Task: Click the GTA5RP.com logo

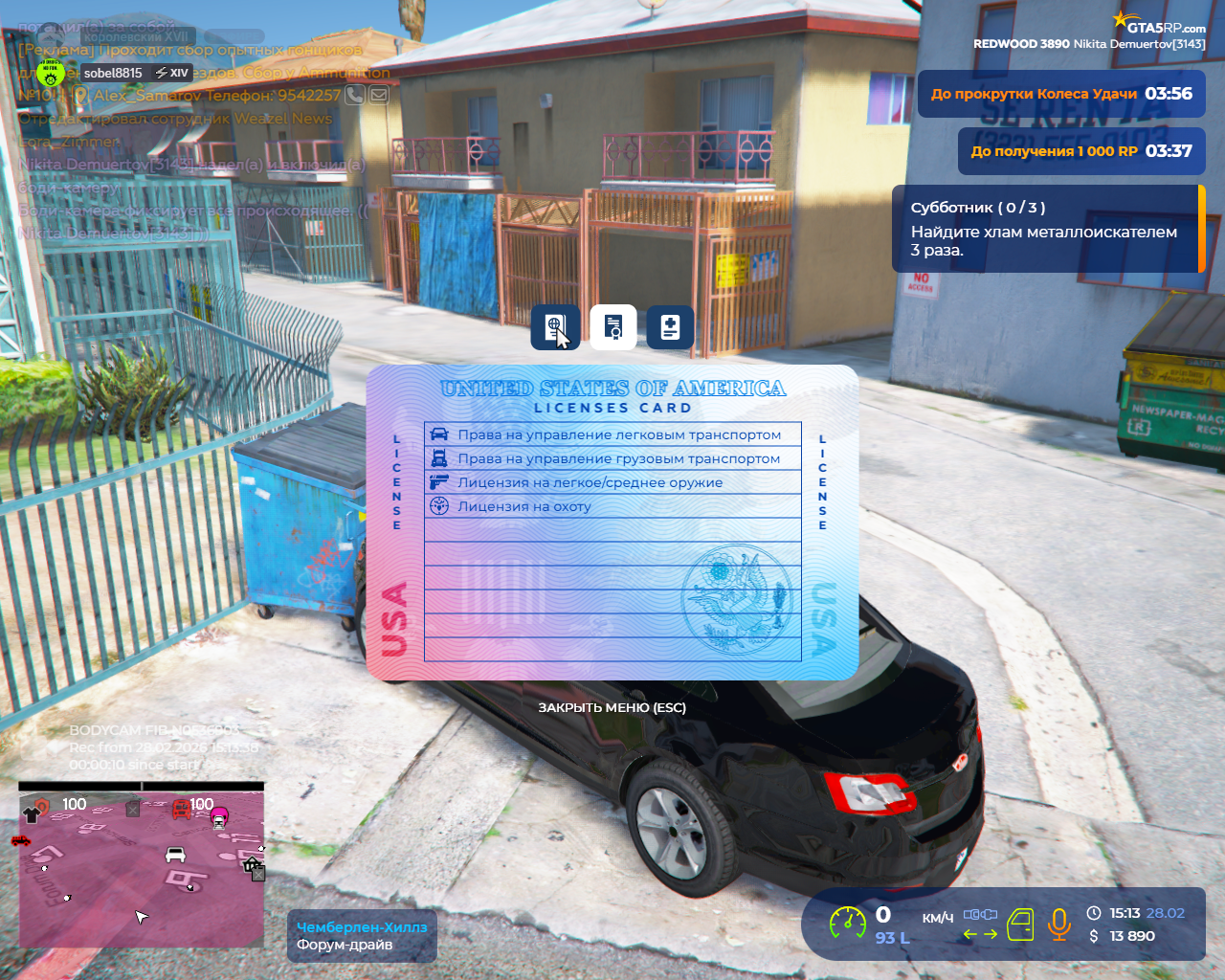Action: (1159, 23)
